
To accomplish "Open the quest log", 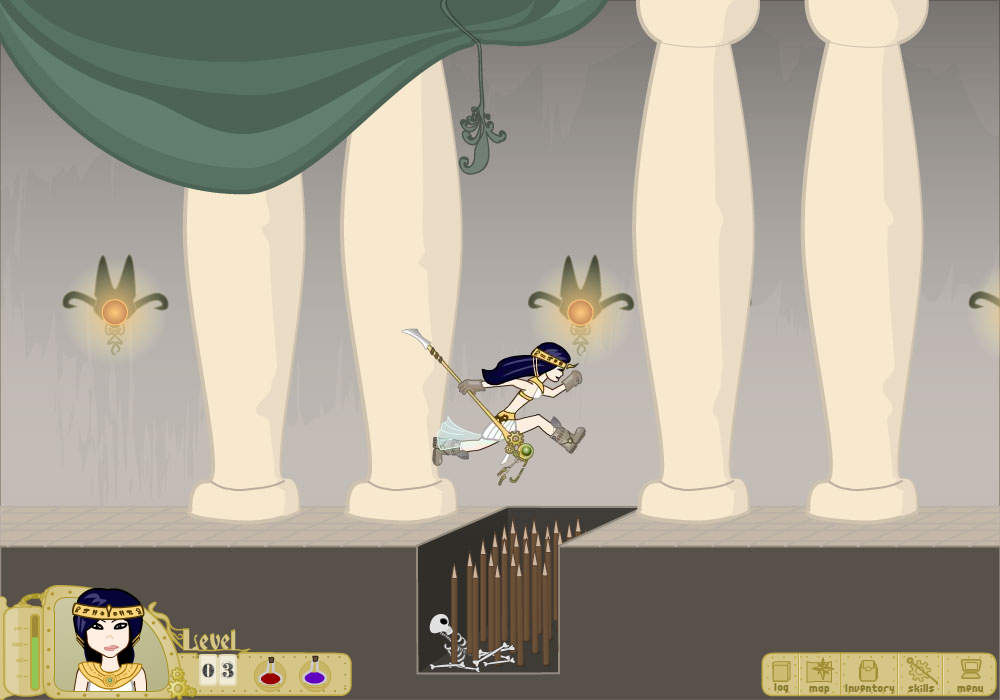I will click(x=781, y=674).
